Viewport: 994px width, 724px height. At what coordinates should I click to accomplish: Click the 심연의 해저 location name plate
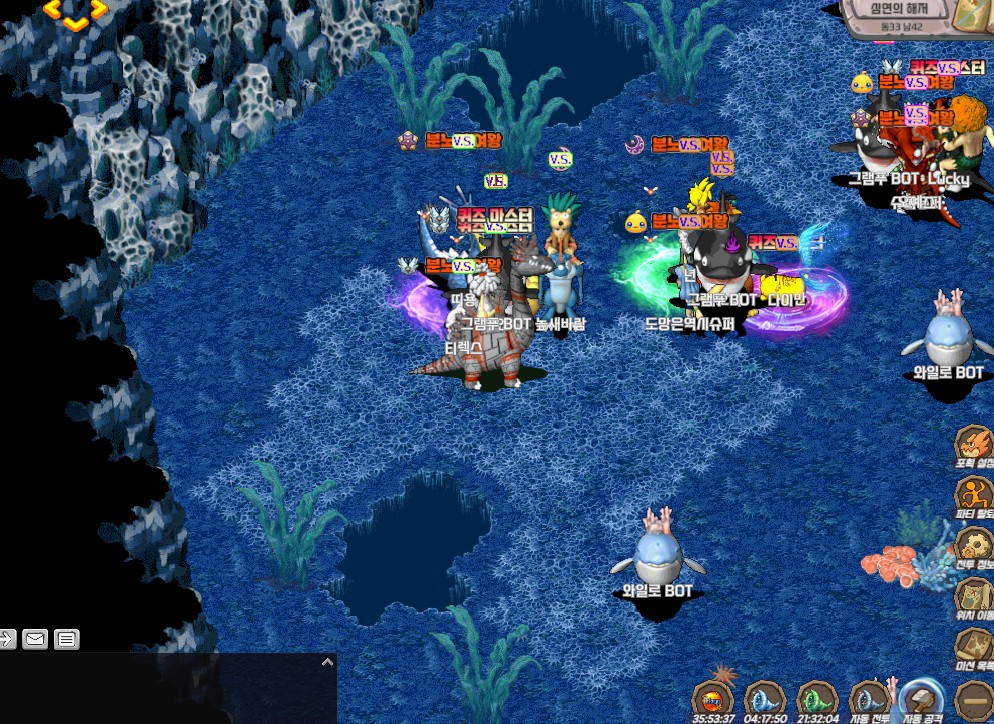click(893, 8)
